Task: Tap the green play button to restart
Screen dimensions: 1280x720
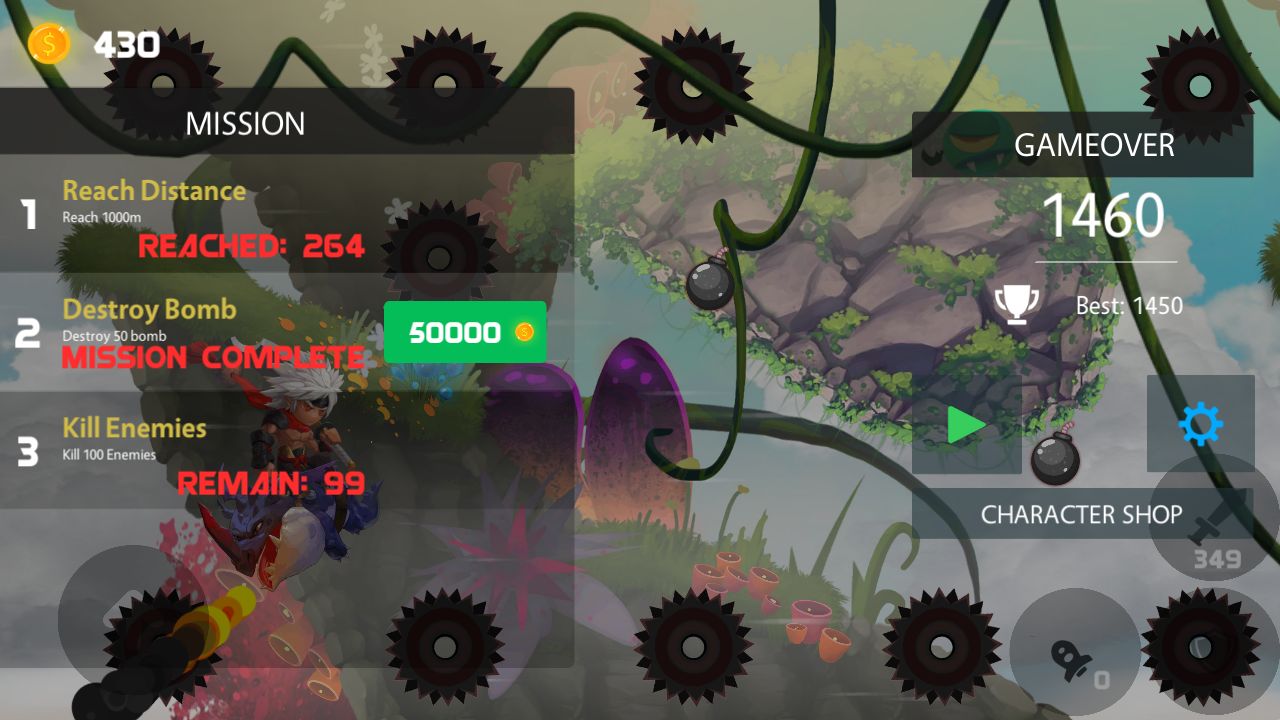Action: (x=966, y=425)
